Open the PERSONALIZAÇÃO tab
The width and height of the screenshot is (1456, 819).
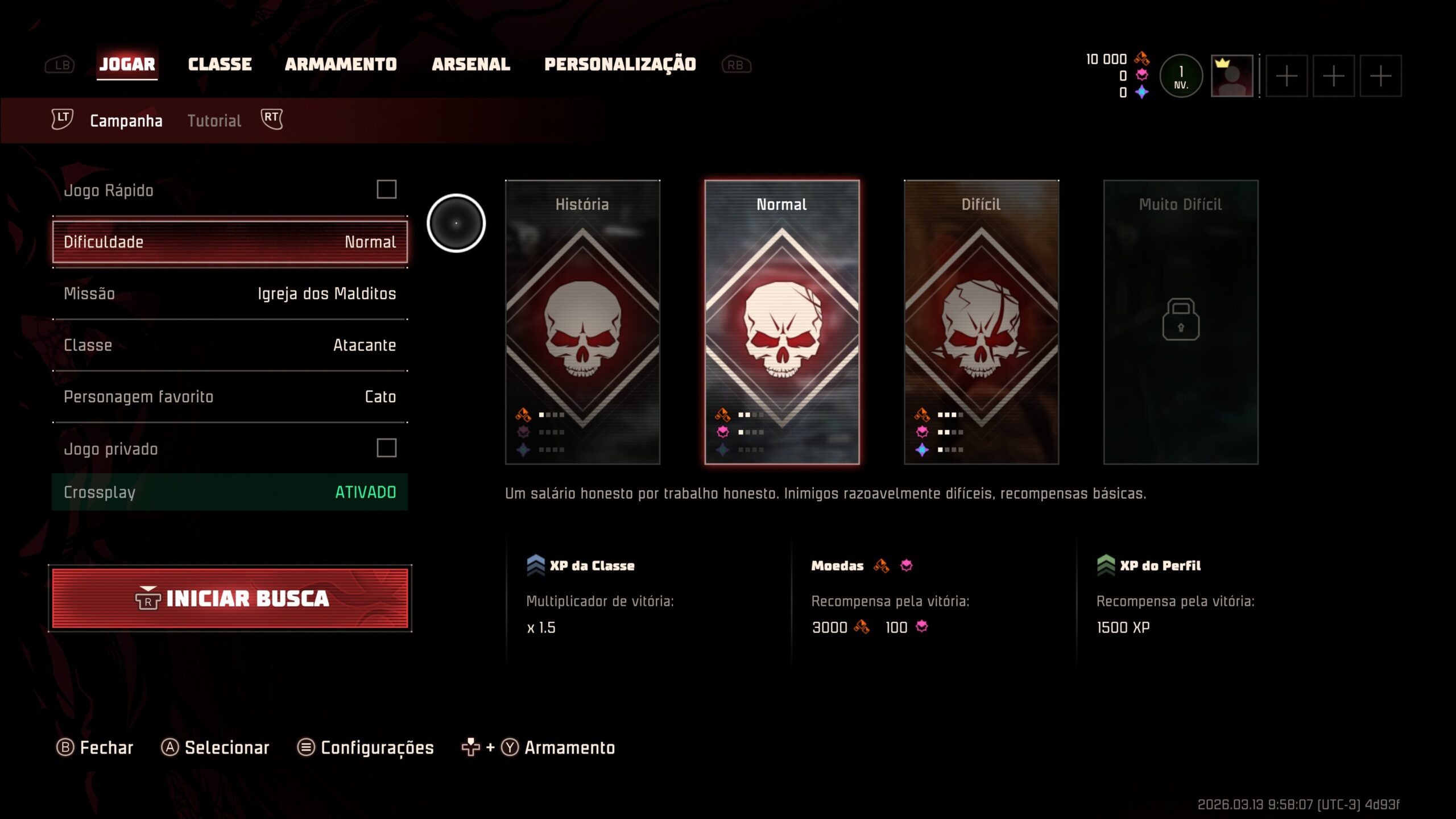tap(620, 64)
